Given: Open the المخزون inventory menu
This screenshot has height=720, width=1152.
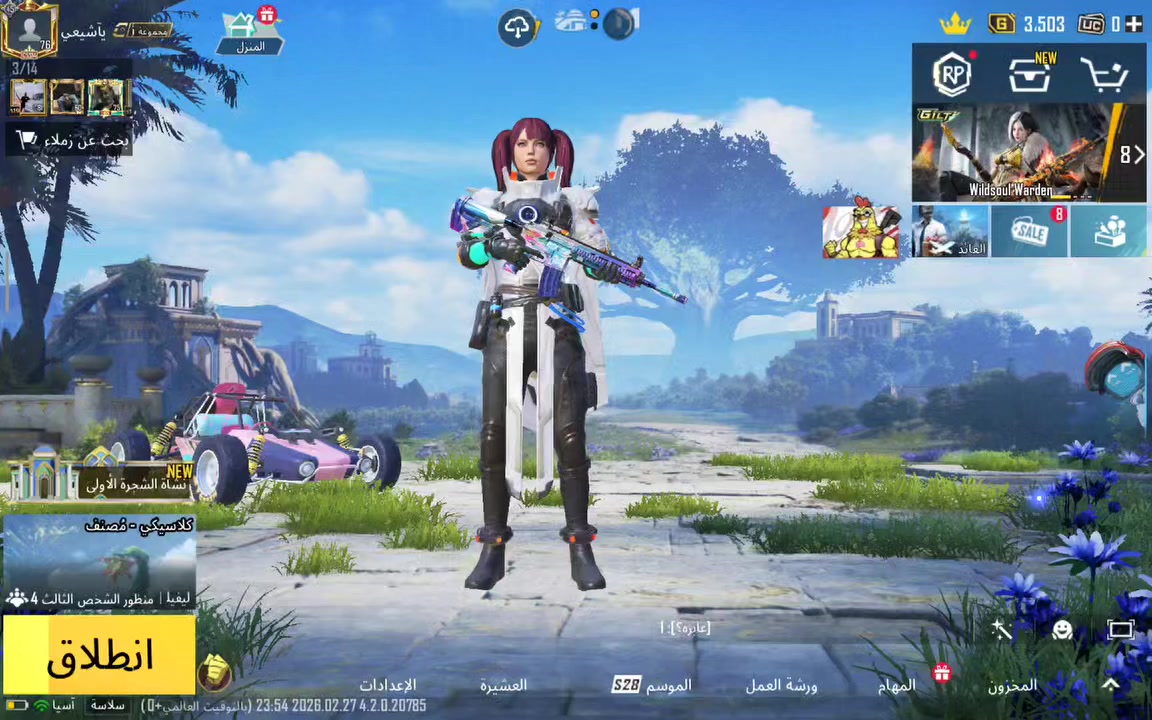Looking at the screenshot, I should coord(1012,685).
